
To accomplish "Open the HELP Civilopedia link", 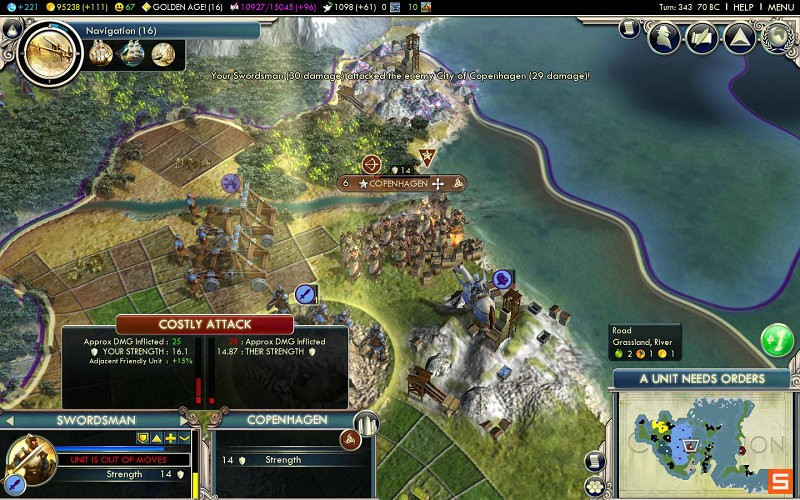I will (743, 7).
